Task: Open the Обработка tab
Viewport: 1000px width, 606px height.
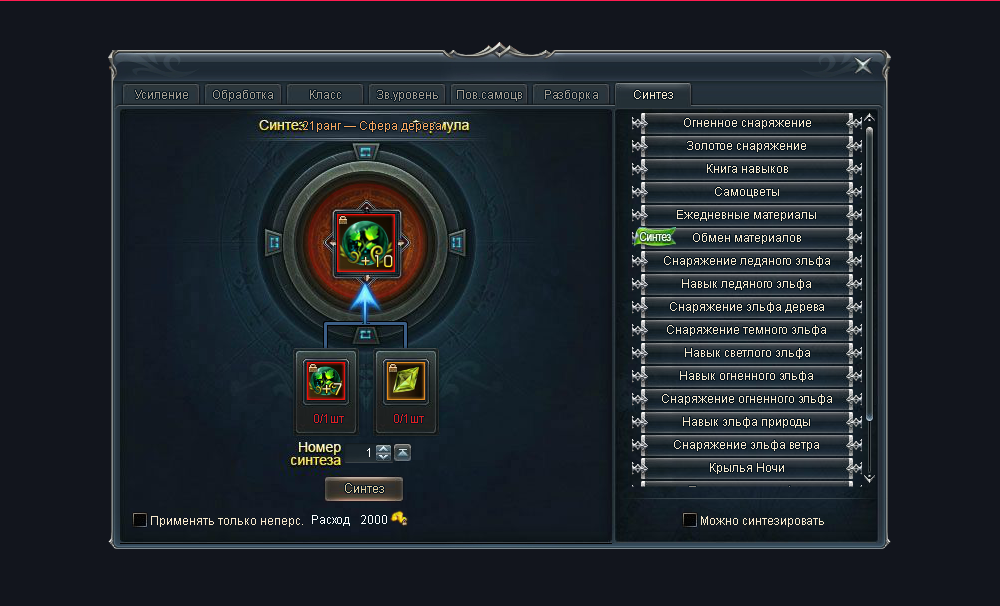Action: 241,95
